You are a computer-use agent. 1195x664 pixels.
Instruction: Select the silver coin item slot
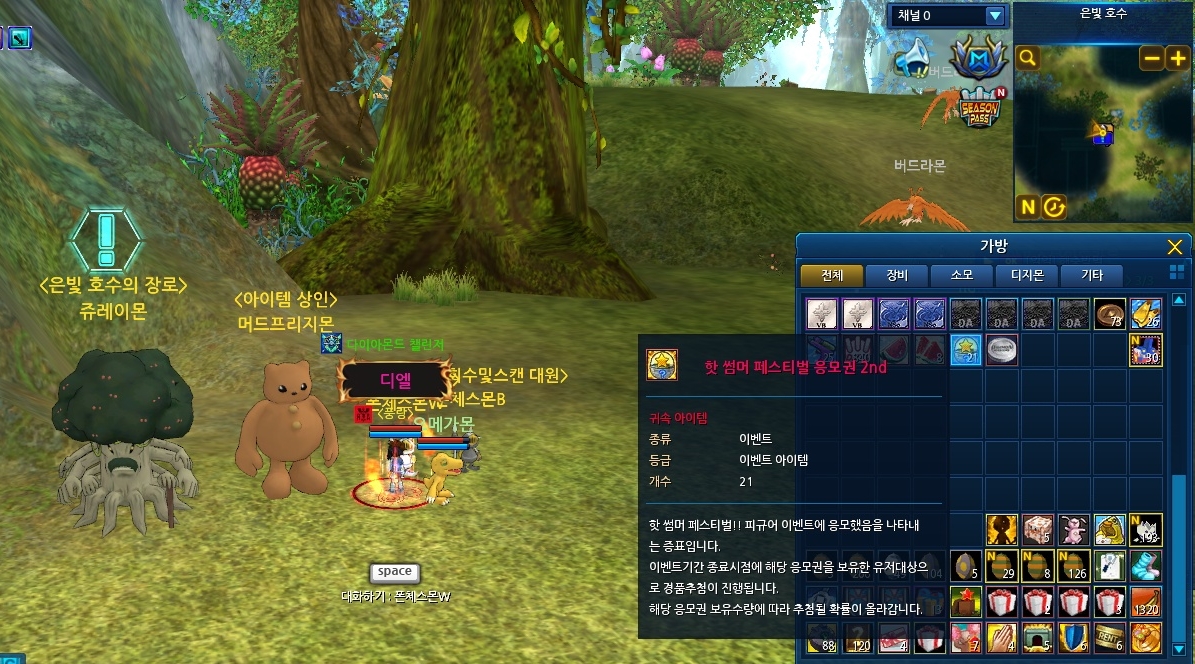1001,350
